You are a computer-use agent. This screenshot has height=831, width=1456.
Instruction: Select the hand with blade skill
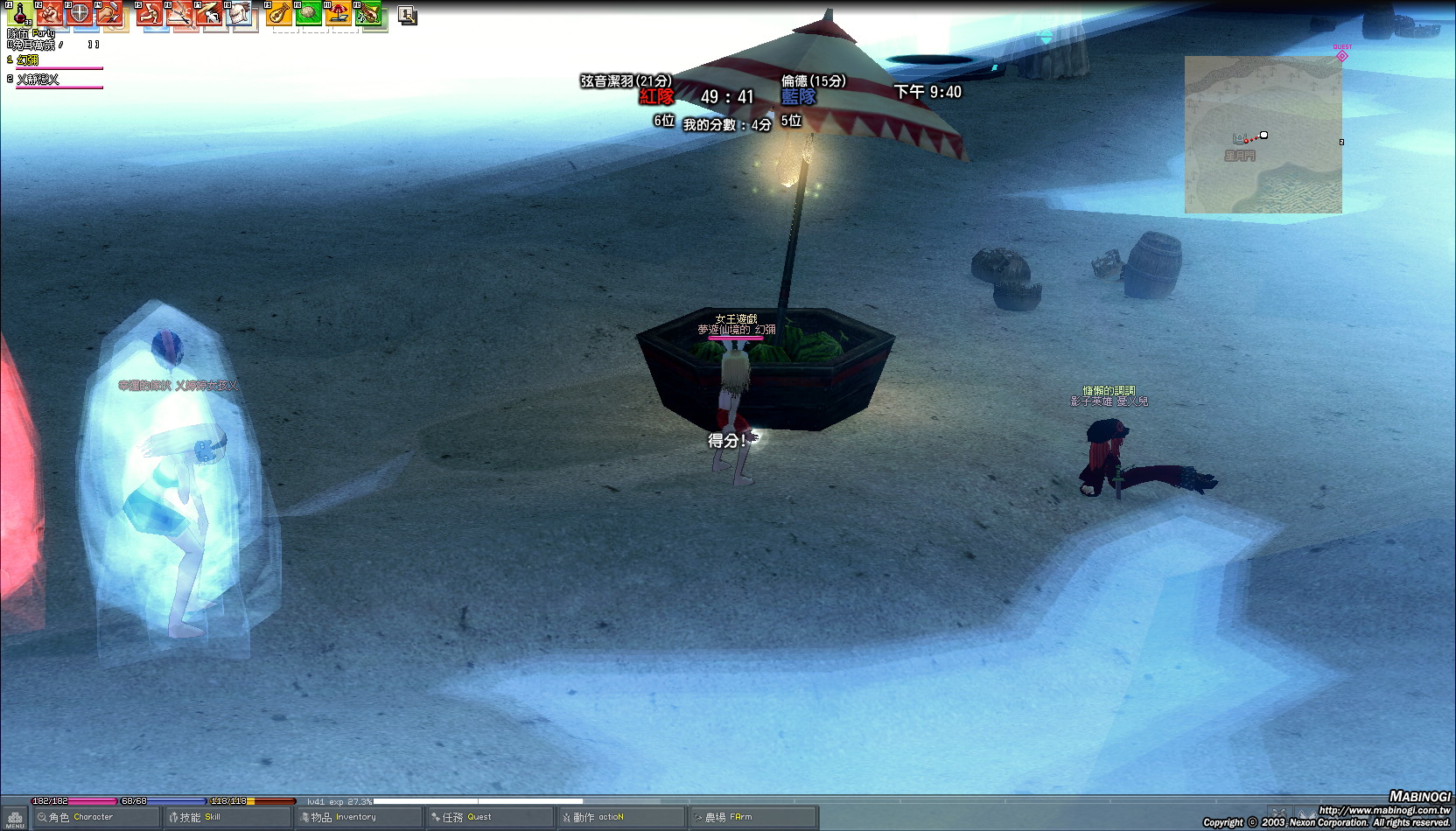coord(109,15)
